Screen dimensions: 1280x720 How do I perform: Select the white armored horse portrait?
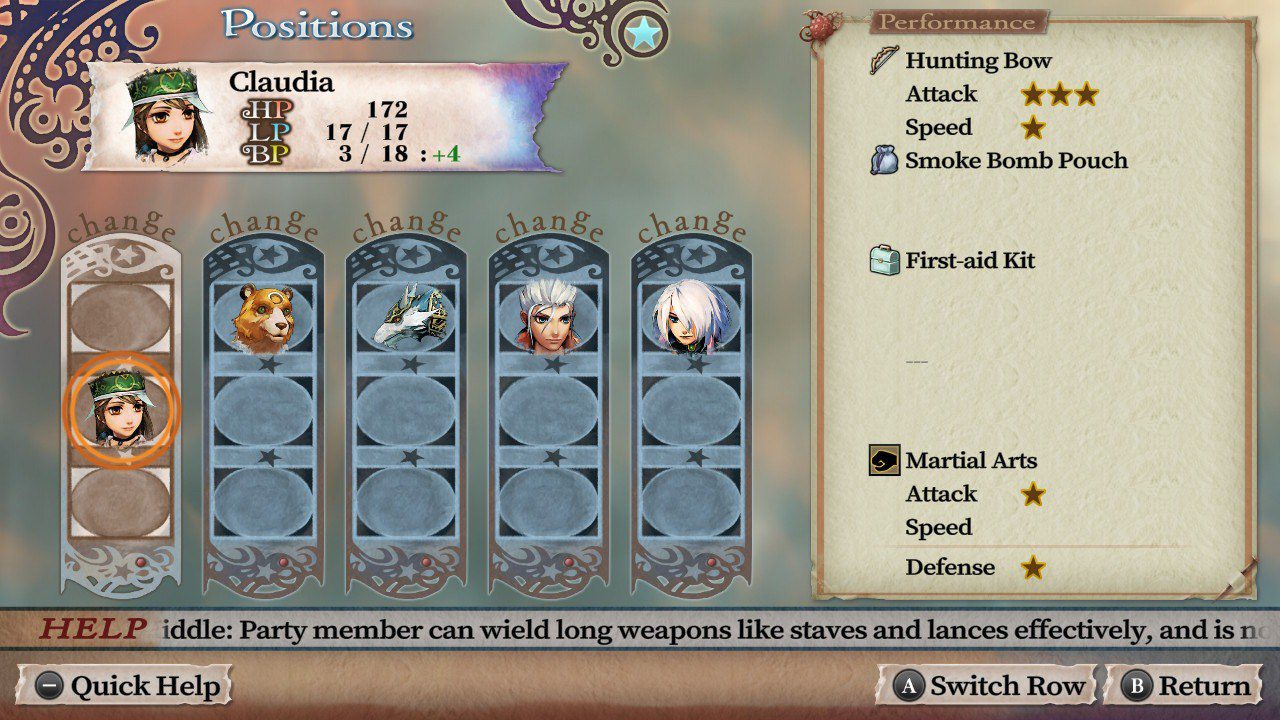pyautogui.click(x=406, y=316)
